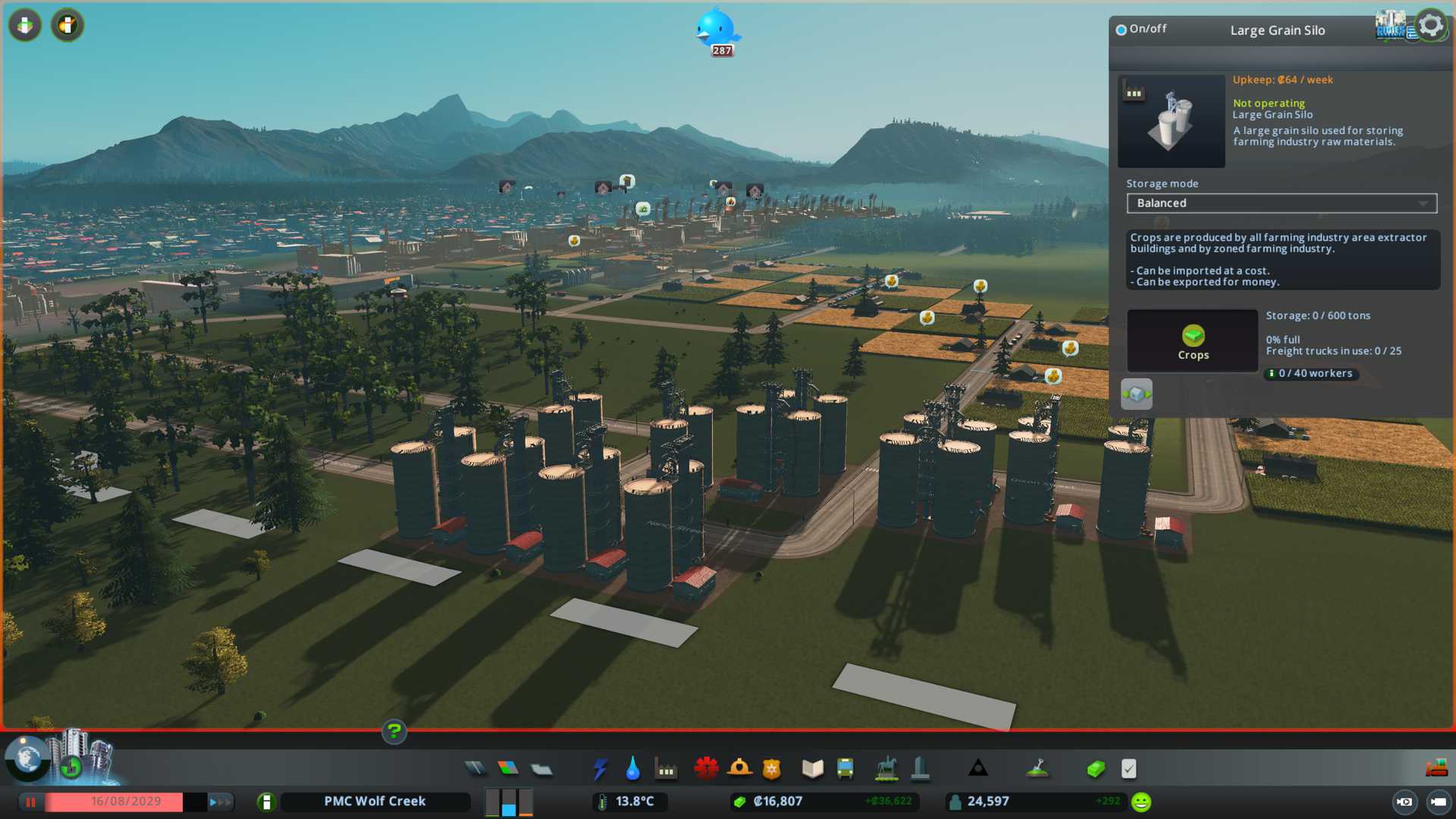Open the Roads build menu
This screenshot has width=1456, height=819.
coord(475,769)
